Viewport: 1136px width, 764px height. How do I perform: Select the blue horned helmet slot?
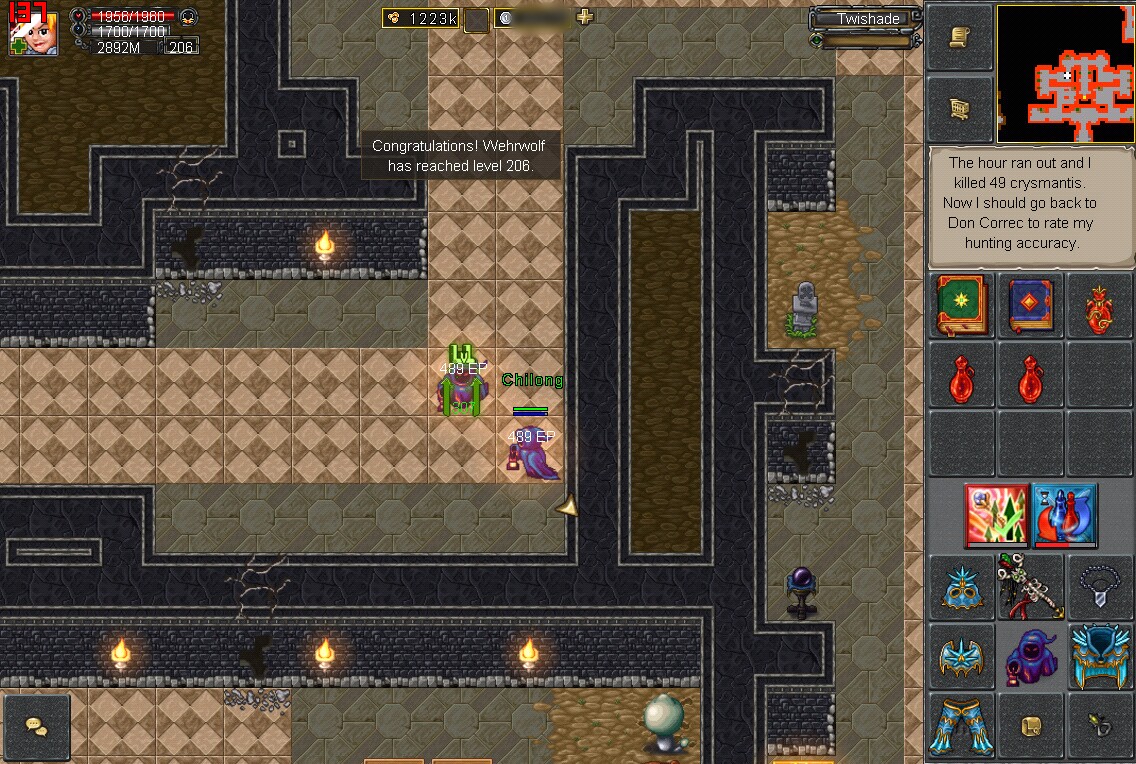point(1099,656)
